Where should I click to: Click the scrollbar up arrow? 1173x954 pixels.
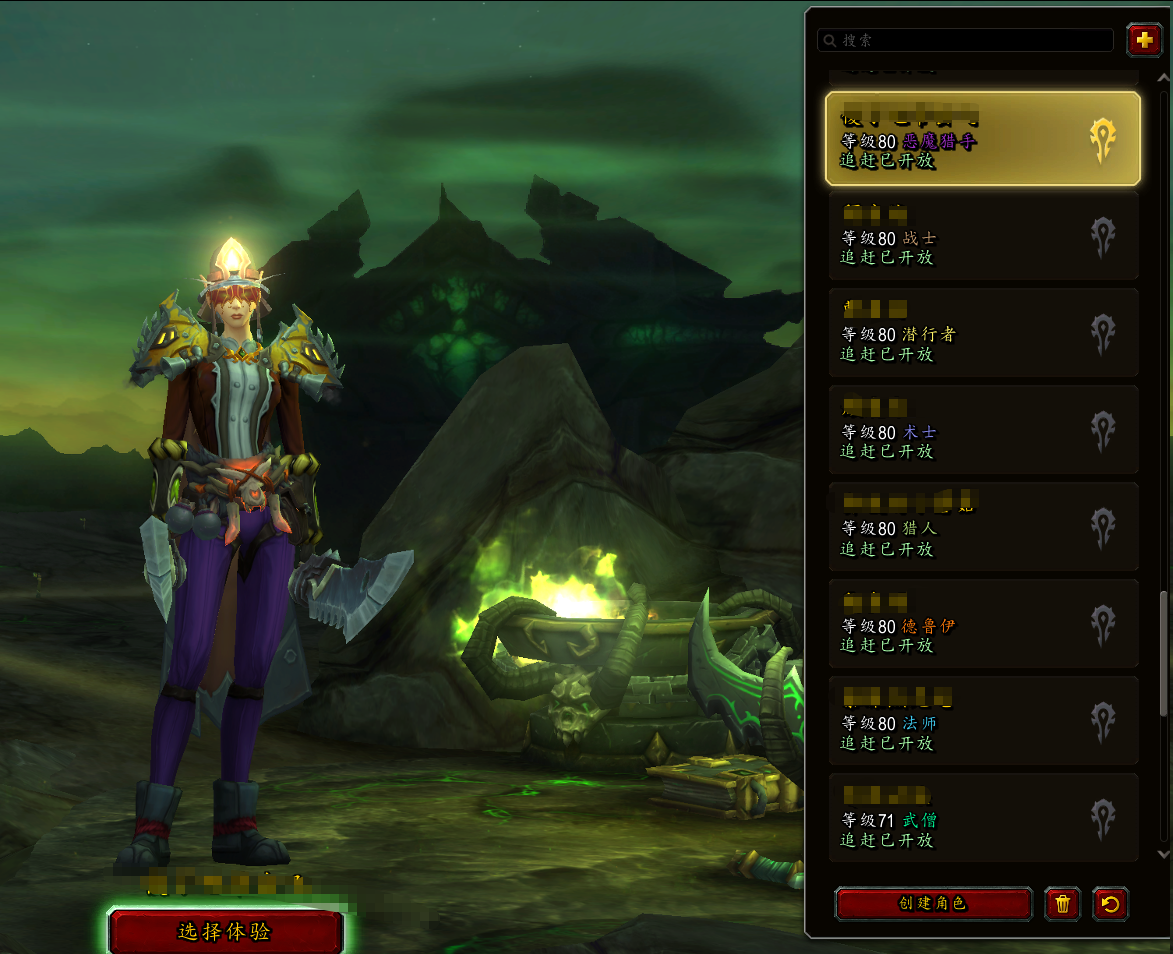point(1162,78)
